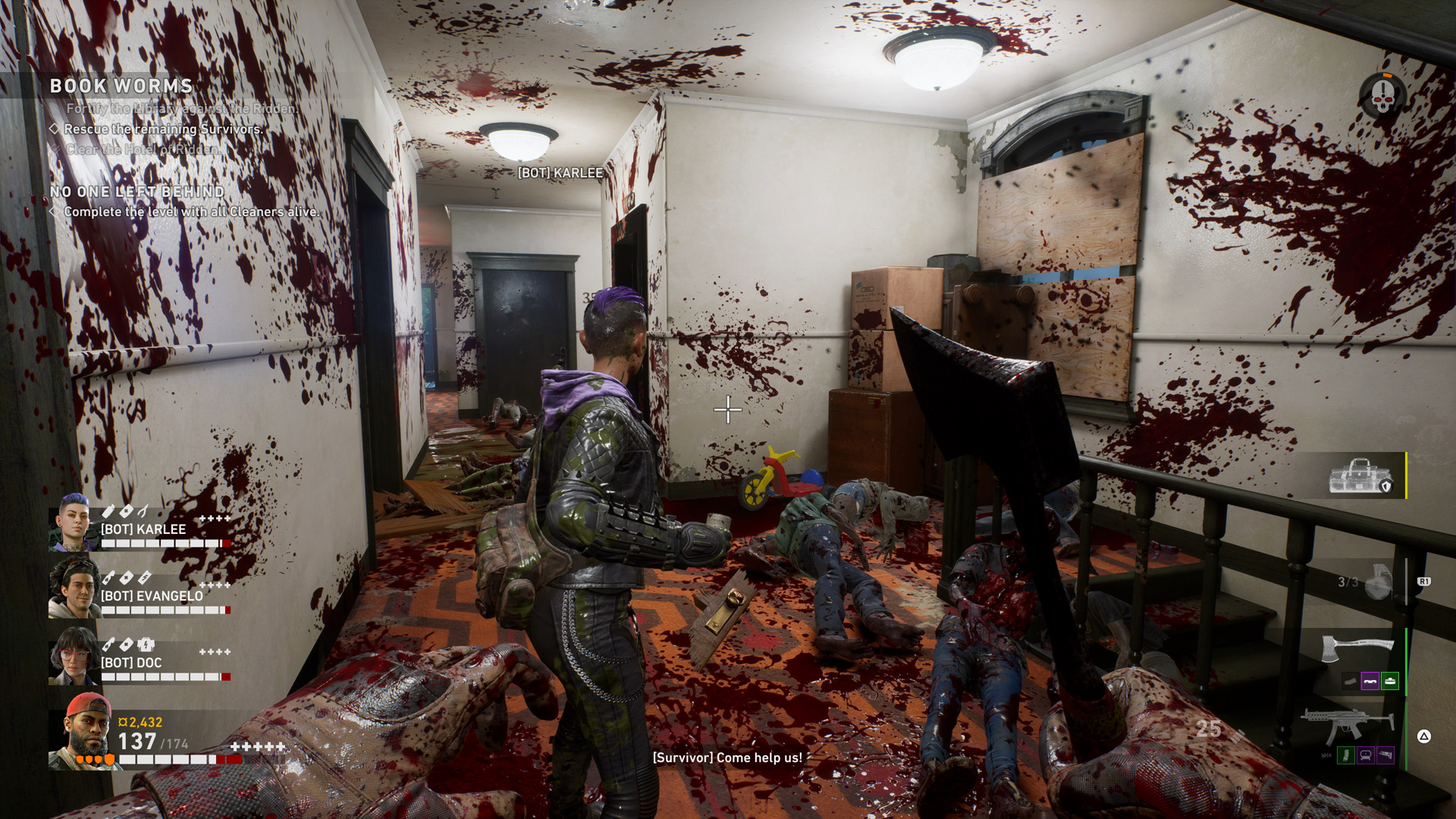This screenshot has width=1456, height=819.
Task: Switch to the submachine gun slot
Action: (1348, 723)
